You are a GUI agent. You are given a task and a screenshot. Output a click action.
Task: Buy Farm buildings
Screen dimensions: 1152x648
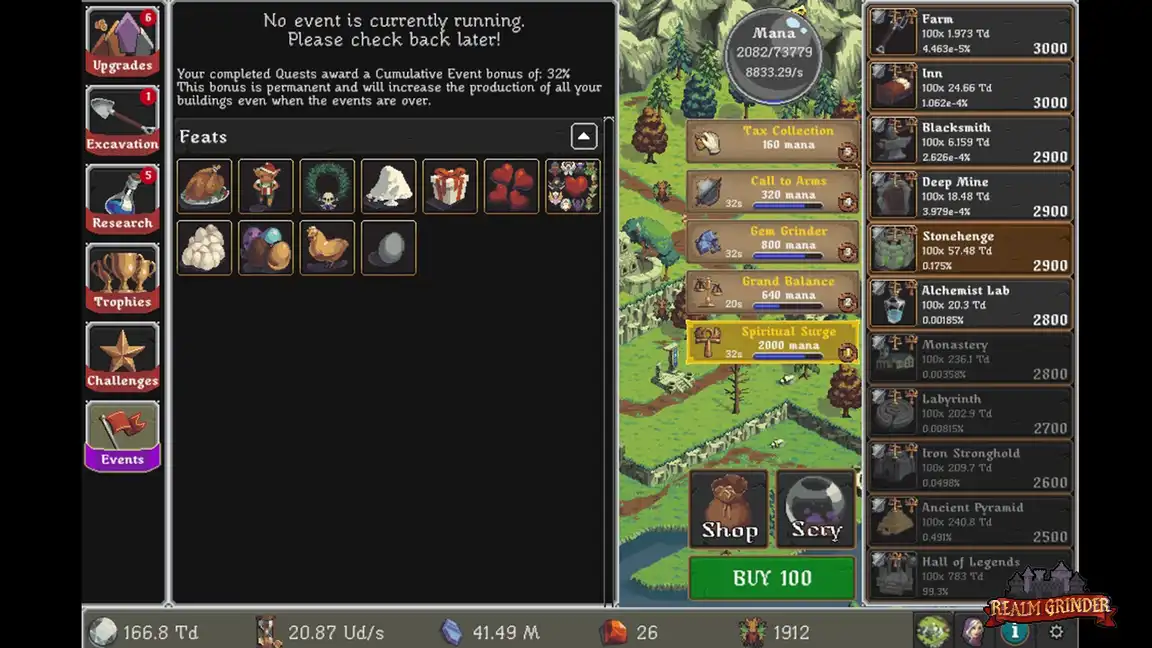pos(970,33)
